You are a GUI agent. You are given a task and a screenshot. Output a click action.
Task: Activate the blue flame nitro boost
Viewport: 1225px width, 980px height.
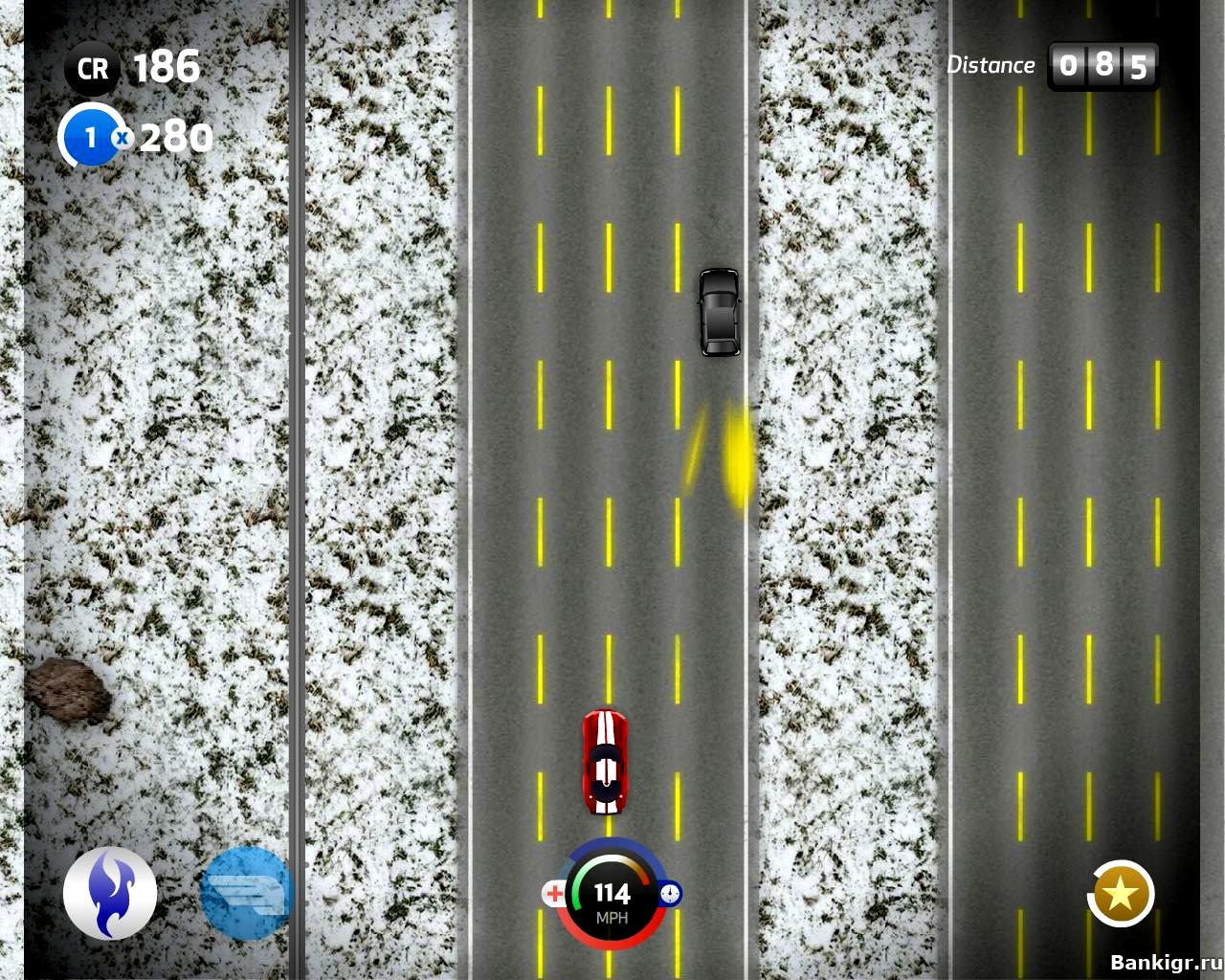point(110,893)
